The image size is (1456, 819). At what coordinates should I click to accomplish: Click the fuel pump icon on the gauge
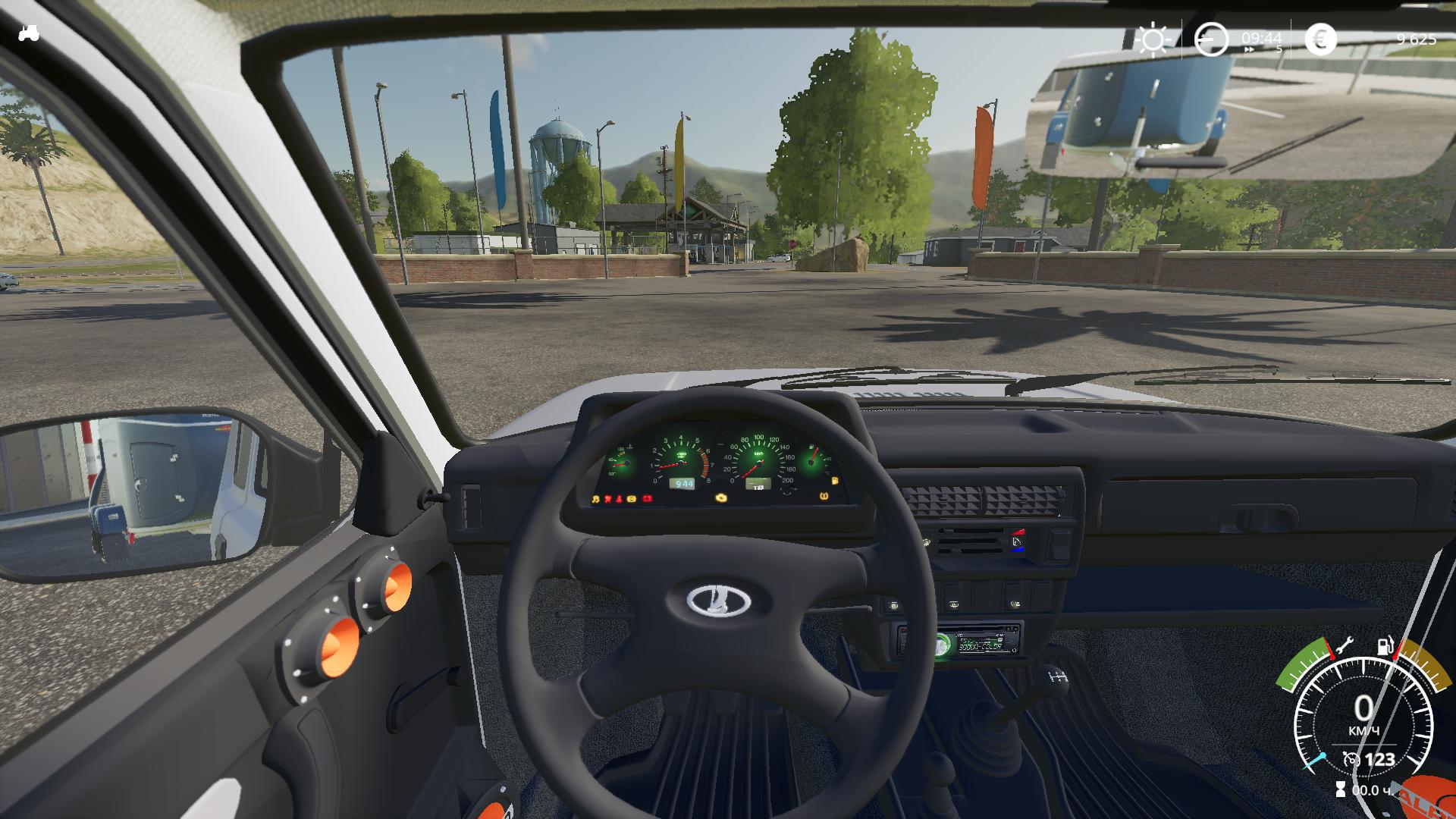click(1385, 646)
